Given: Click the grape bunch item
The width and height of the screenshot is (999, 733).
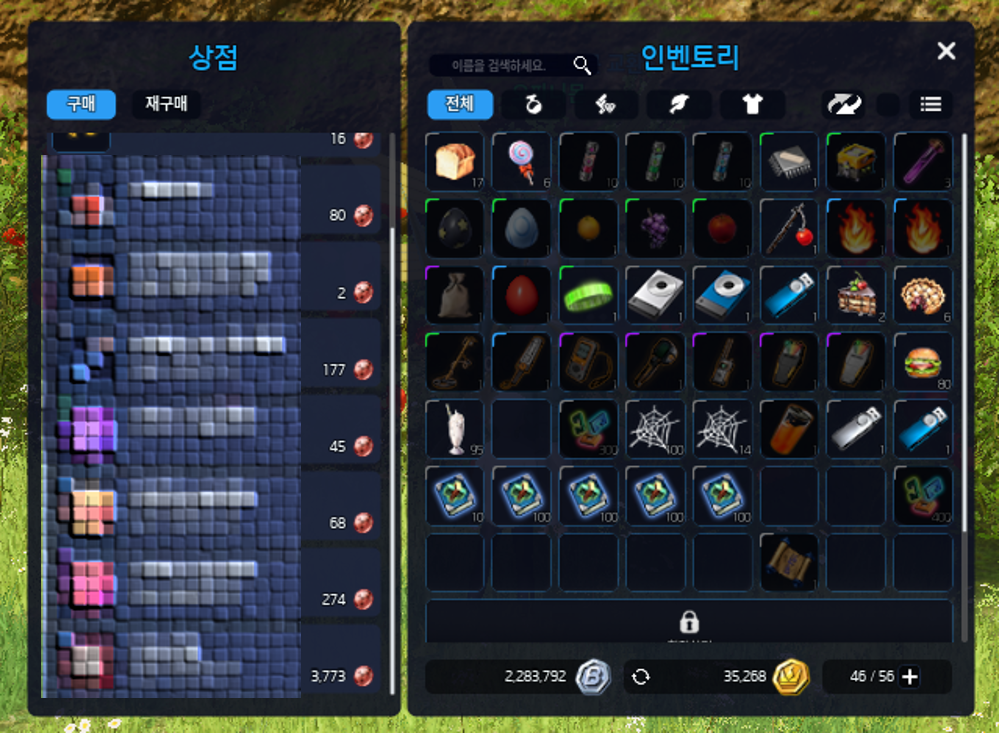Looking at the screenshot, I should point(655,228).
